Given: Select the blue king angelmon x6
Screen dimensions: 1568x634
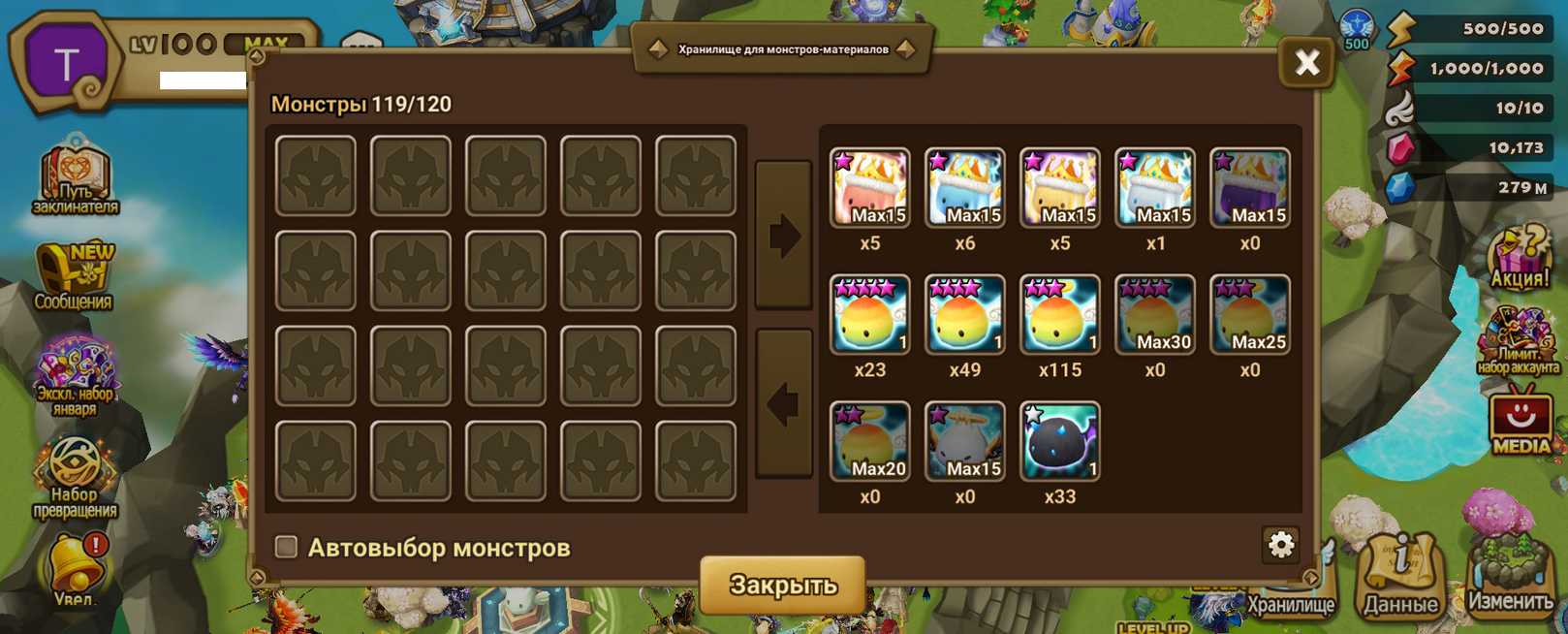Looking at the screenshot, I should [964, 188].
